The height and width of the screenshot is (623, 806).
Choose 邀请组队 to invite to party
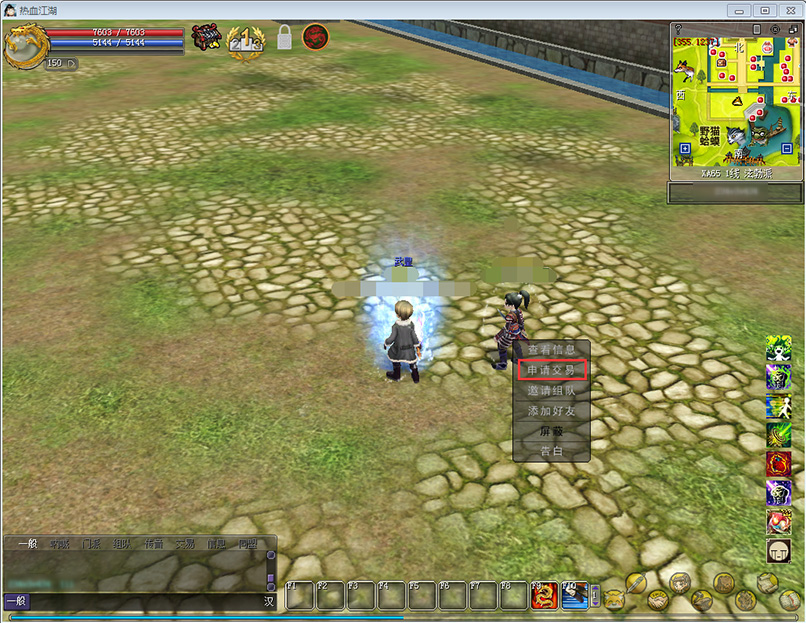pyautogui.click(x=551, y=391)
